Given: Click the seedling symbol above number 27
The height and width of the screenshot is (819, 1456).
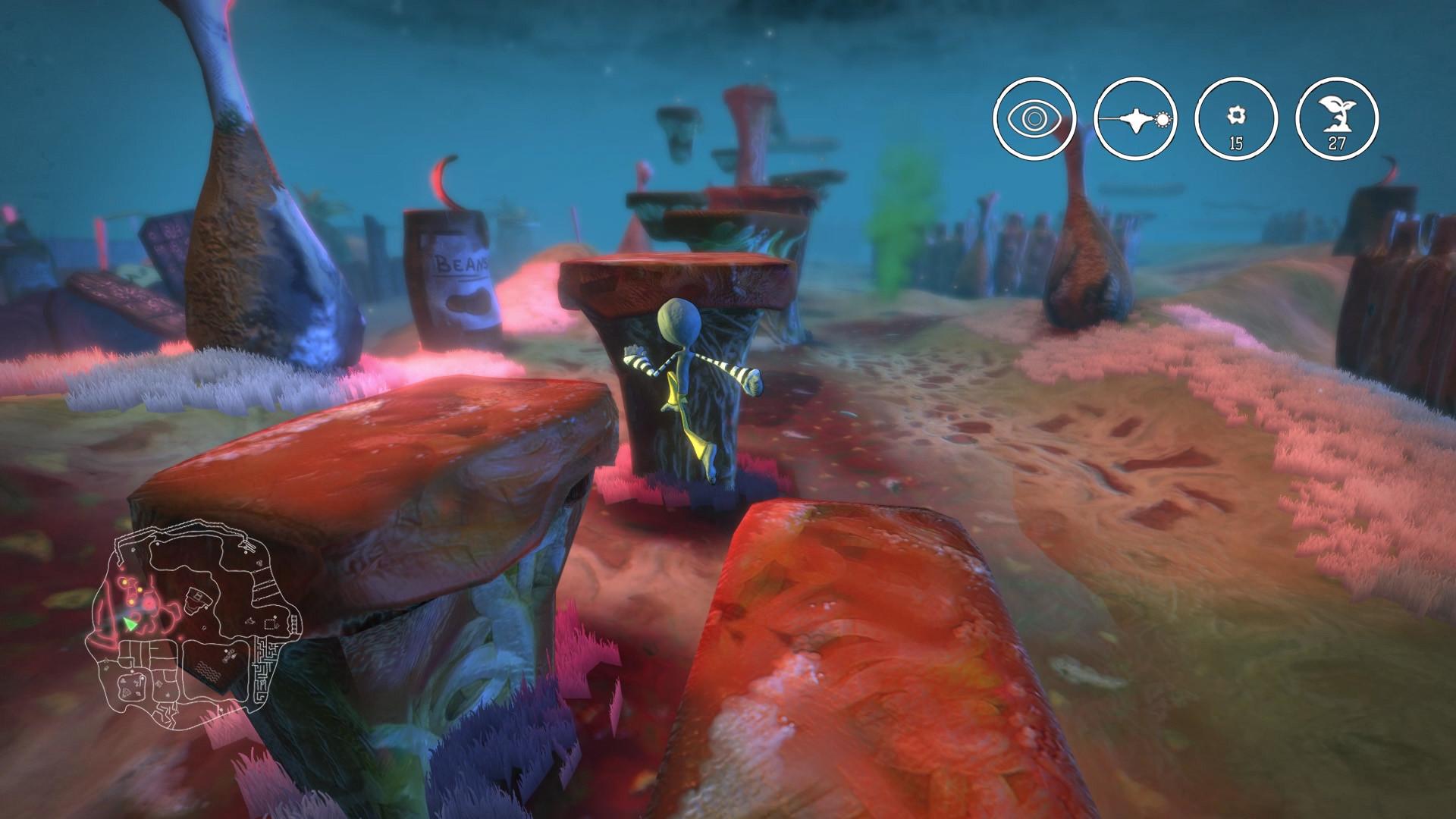Looking at the screenshot, I should click(1338, 114).
